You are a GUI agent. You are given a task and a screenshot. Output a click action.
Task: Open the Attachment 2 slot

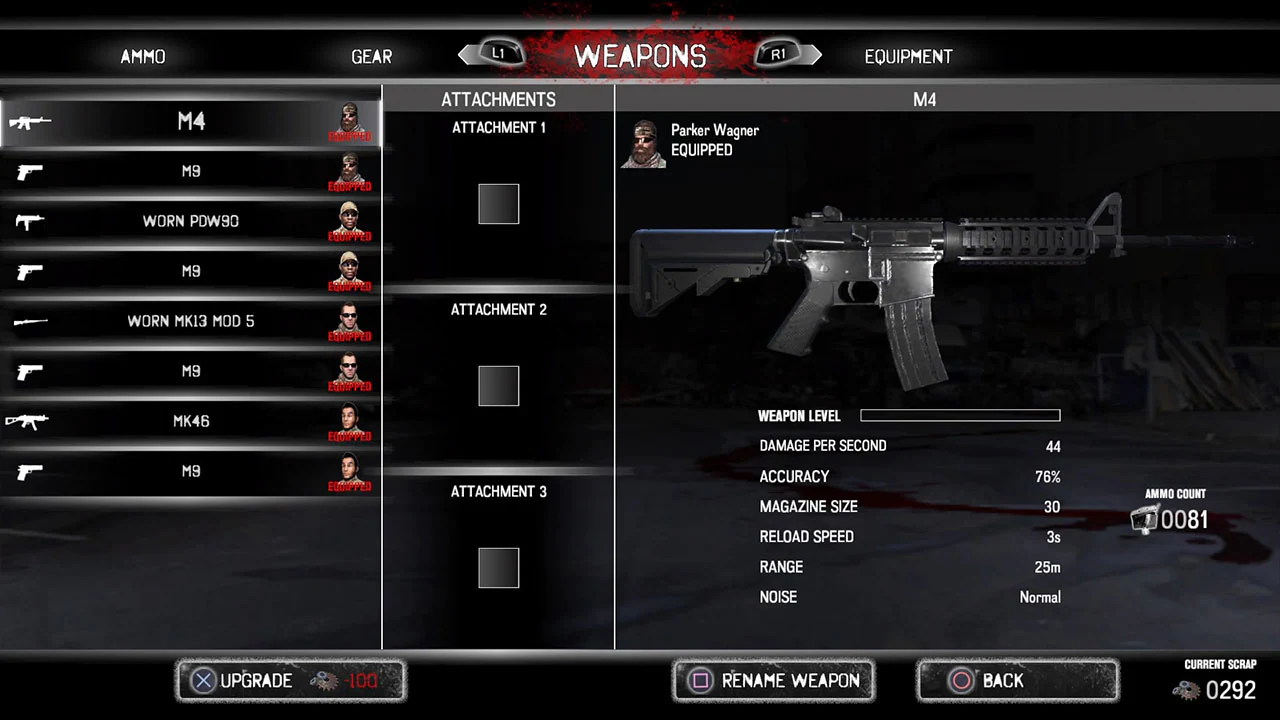[x=498, y=386]
